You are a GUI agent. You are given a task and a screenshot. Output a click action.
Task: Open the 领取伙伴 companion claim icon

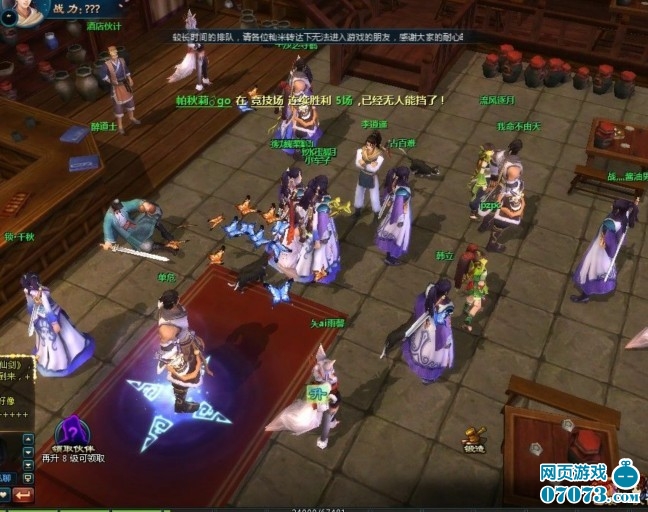[x=72, y=431]
